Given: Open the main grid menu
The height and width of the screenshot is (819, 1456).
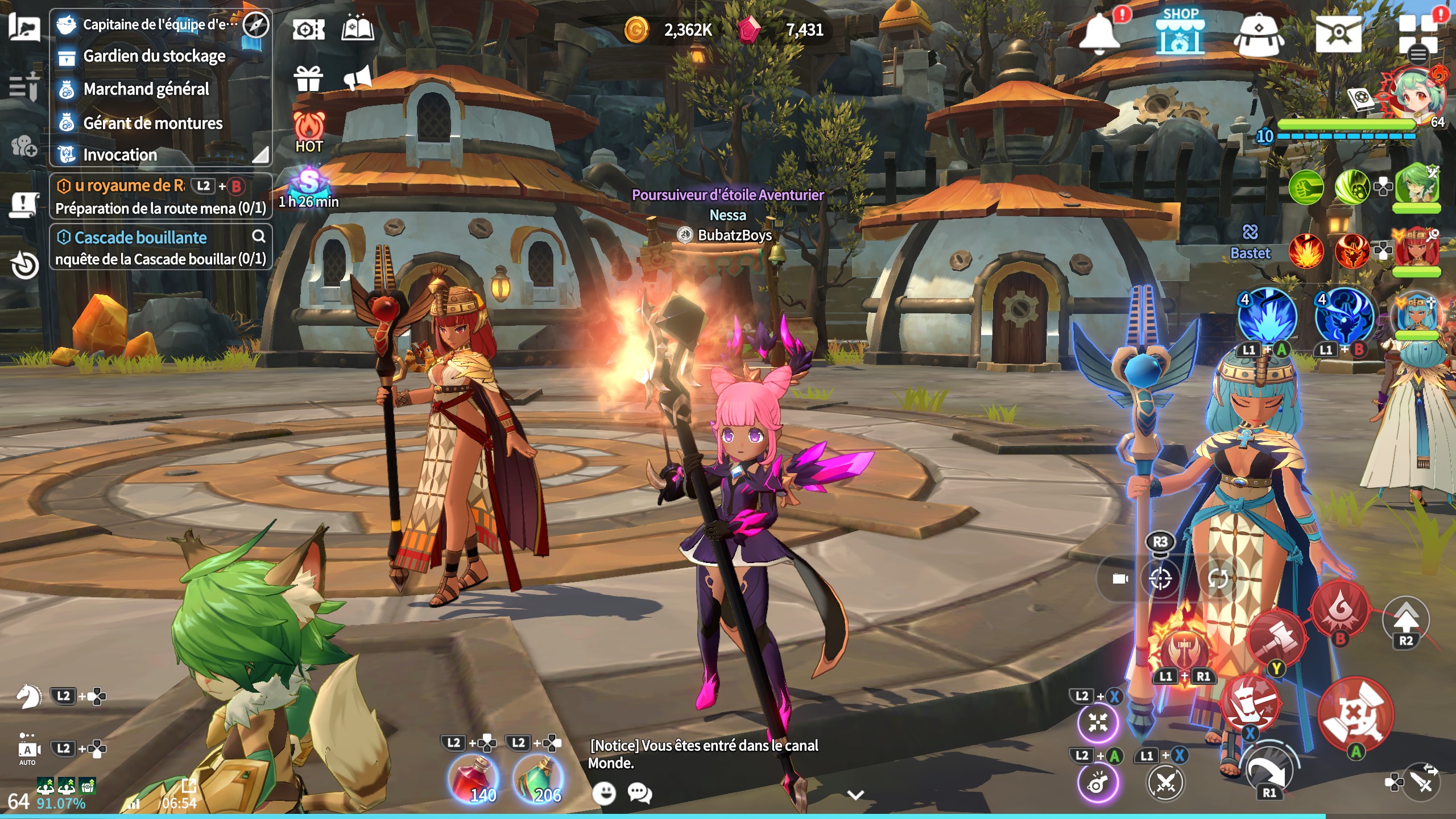Looking at the screenshot, I should (x=1417, y=35).
